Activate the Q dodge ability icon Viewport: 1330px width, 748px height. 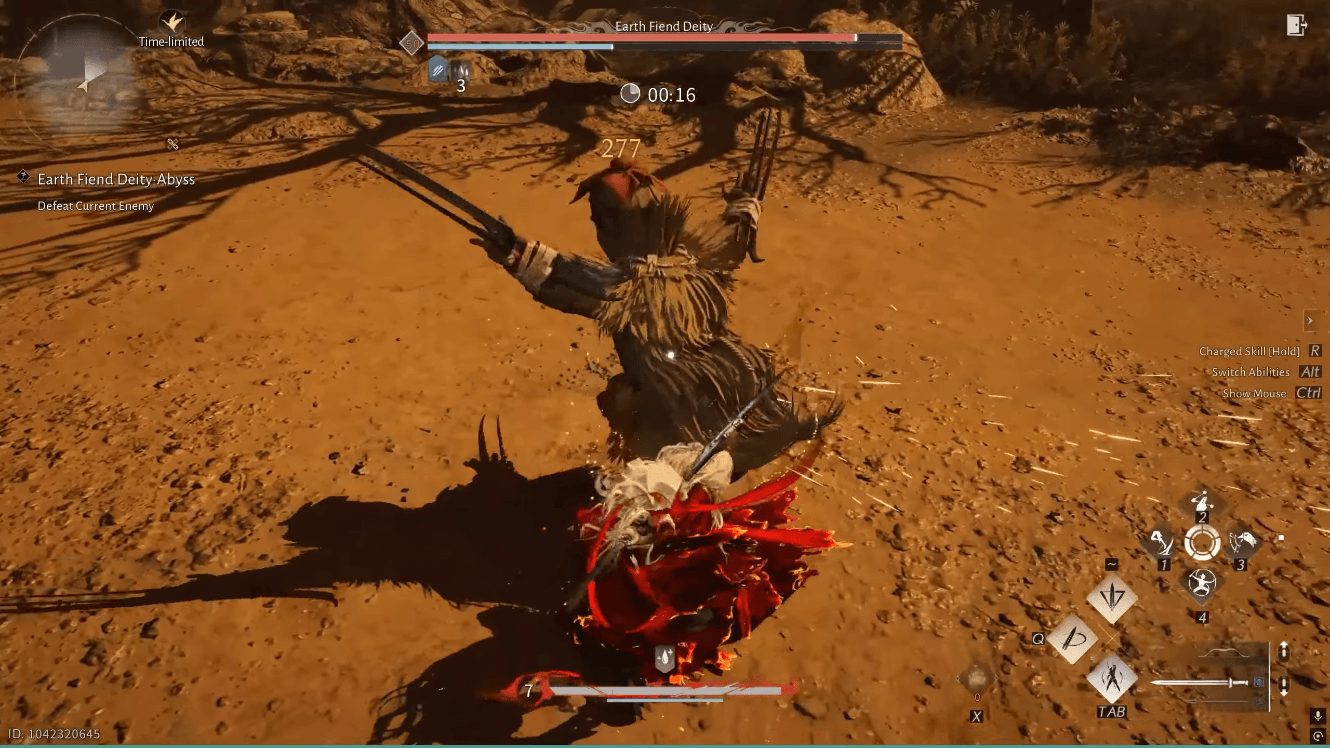click(1073, 640)
